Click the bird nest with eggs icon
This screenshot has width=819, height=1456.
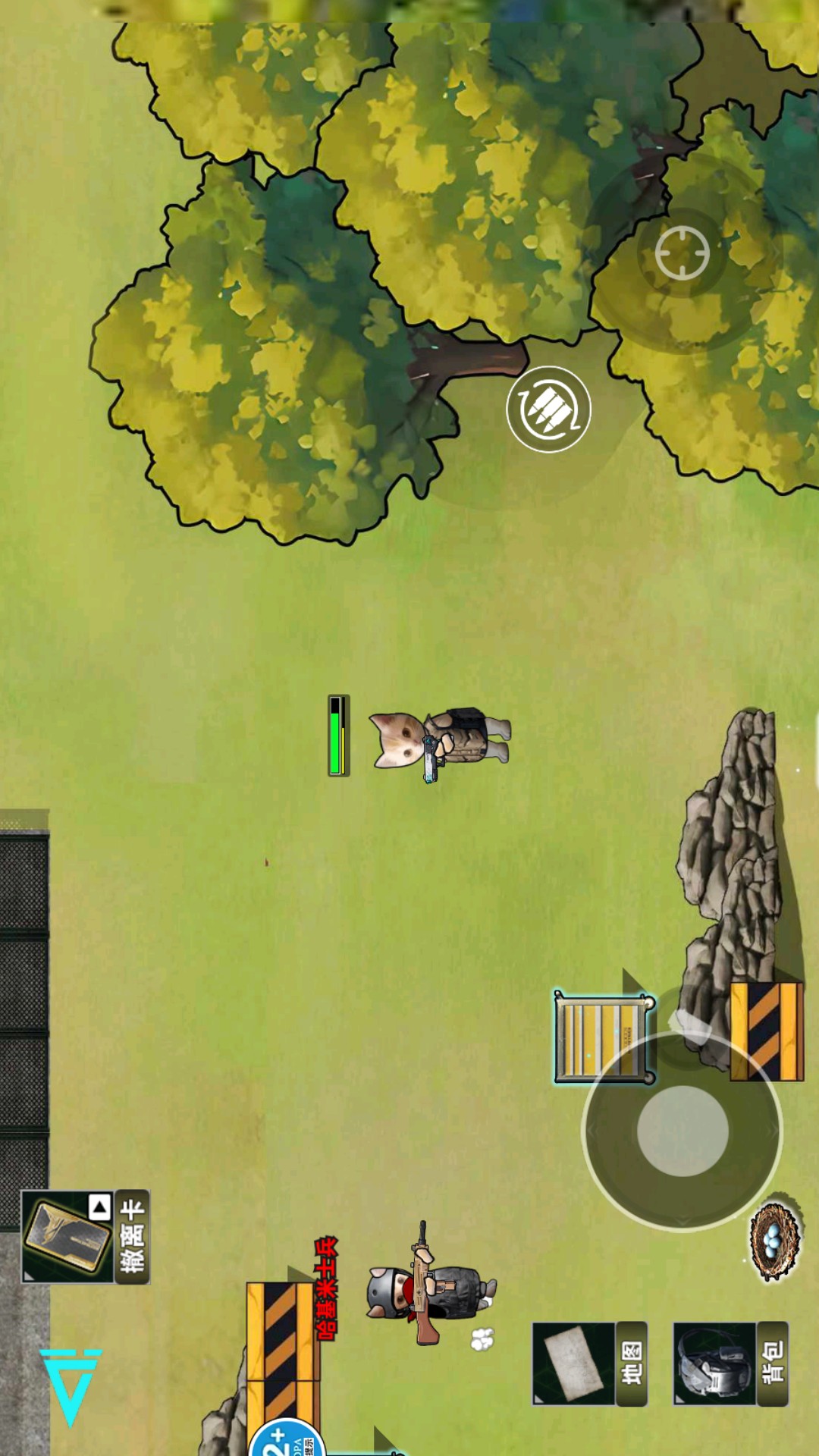click(774, 1241)
